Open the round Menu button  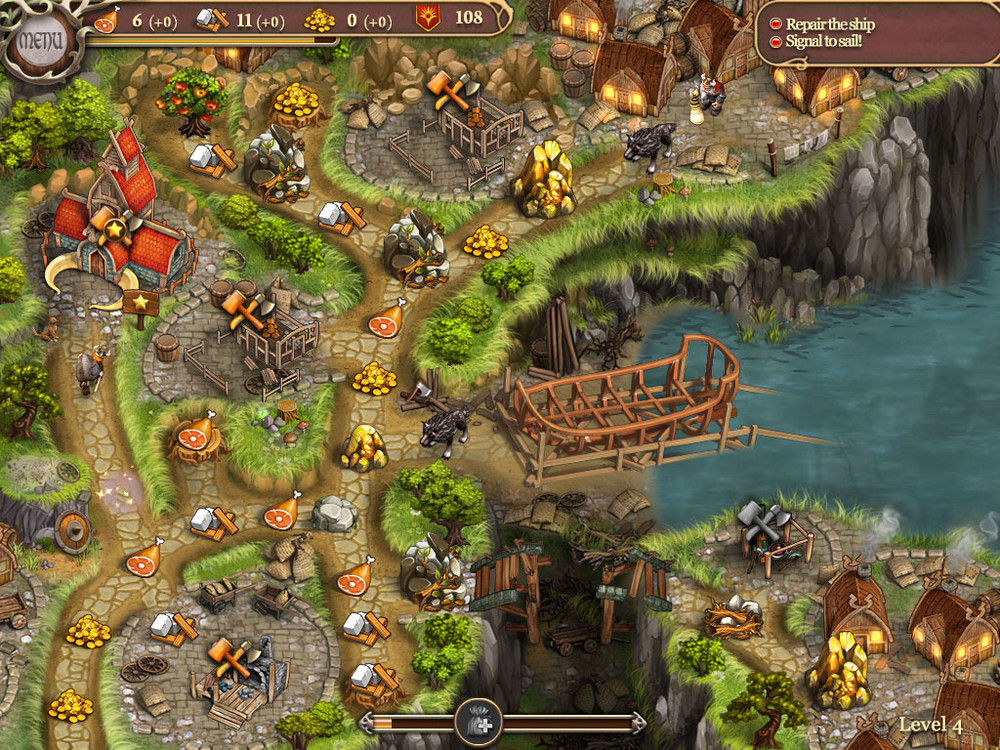tap(39, 41)
